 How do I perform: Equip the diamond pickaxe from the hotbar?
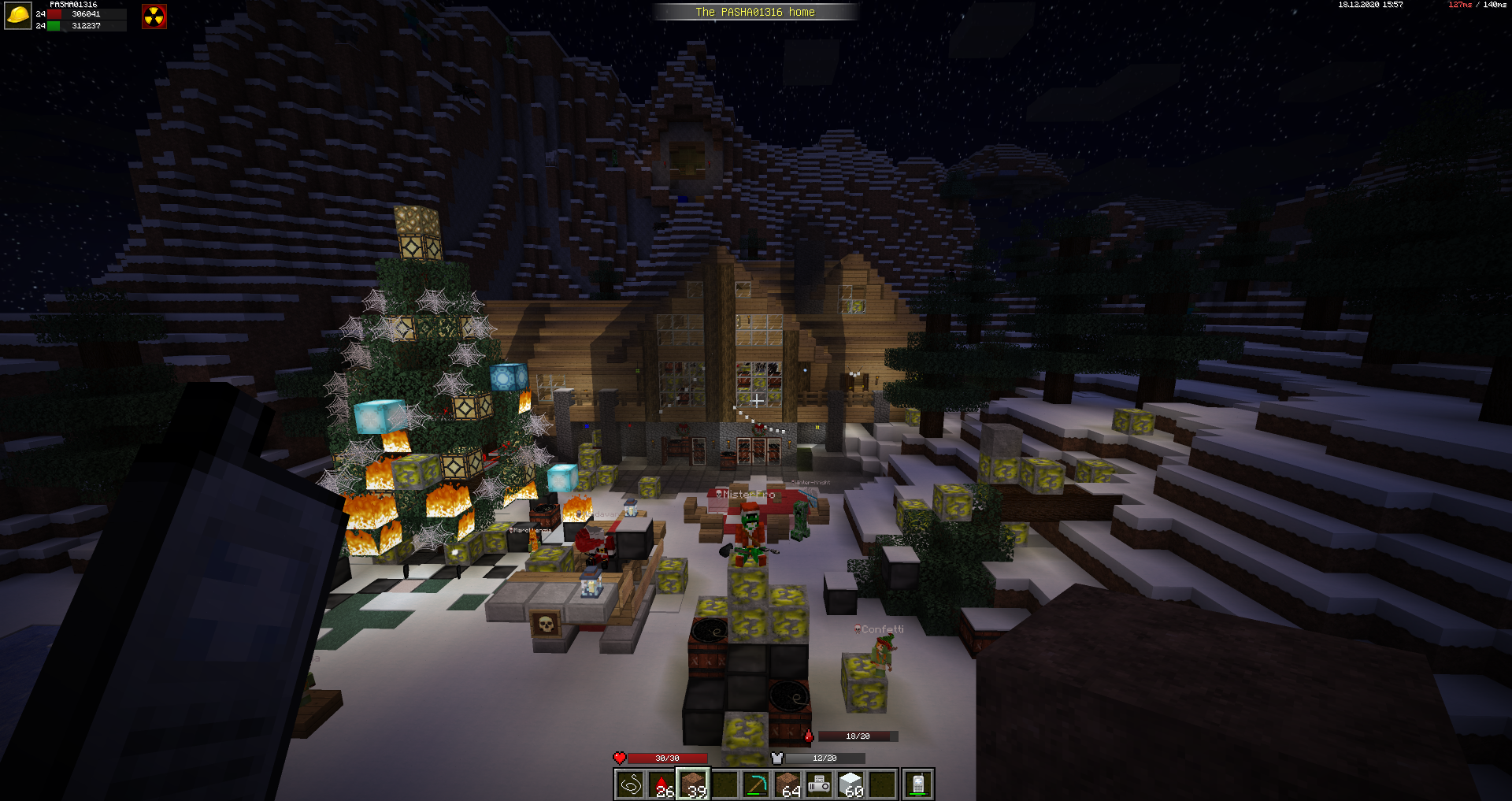pos(756,784)
